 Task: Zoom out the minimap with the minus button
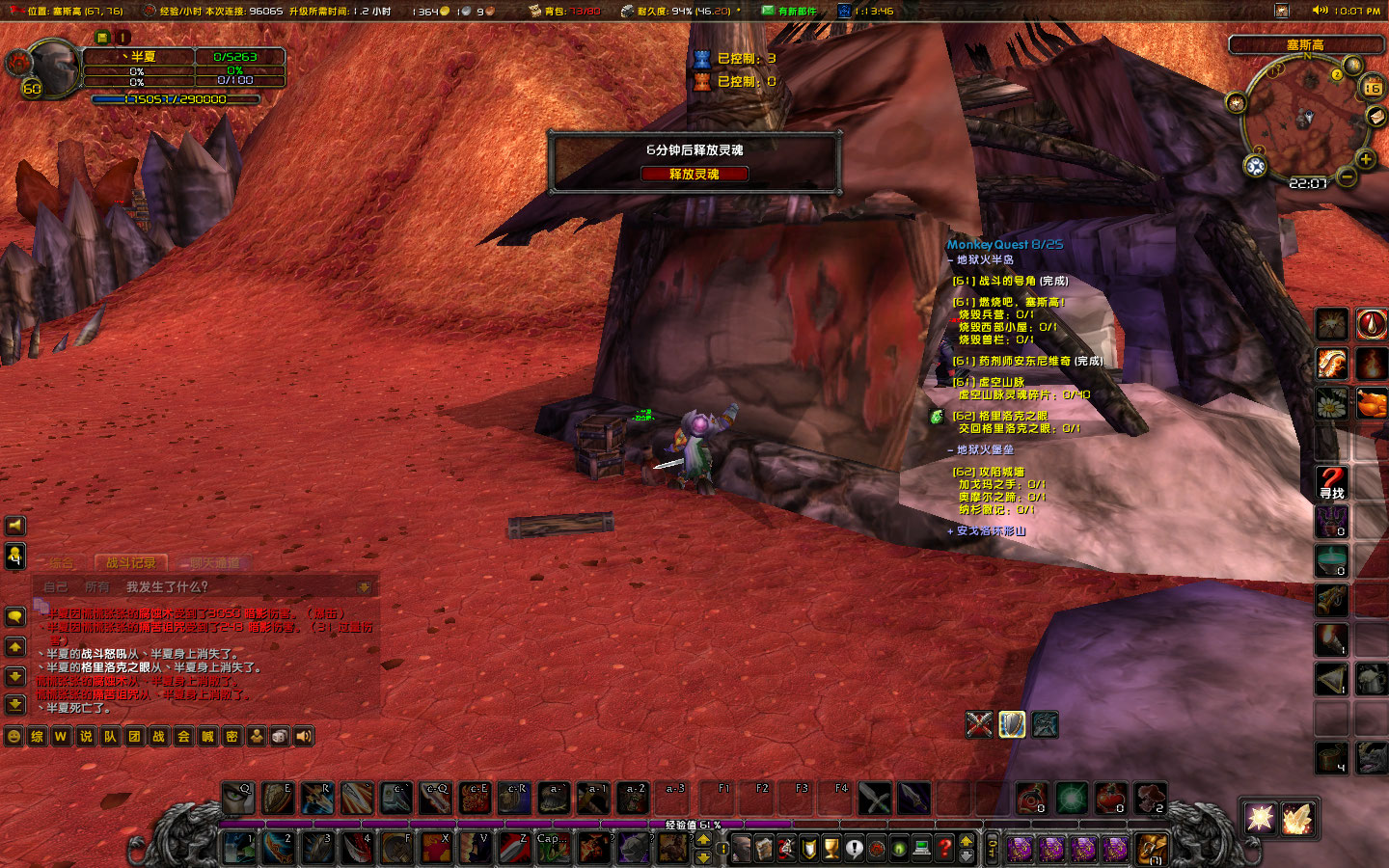[x=1347, y=176]
